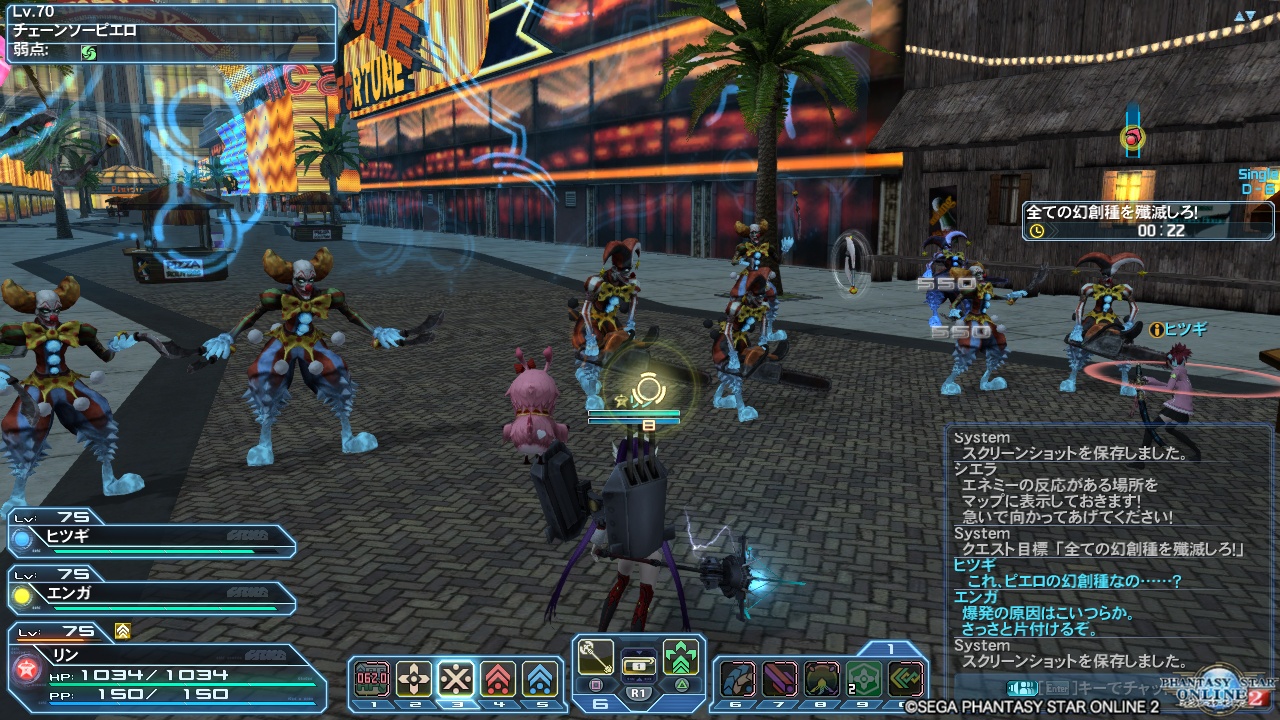Select the チェーンソーピエロ target info panel
The image size is (1280, 720).
tap(170, 33)
